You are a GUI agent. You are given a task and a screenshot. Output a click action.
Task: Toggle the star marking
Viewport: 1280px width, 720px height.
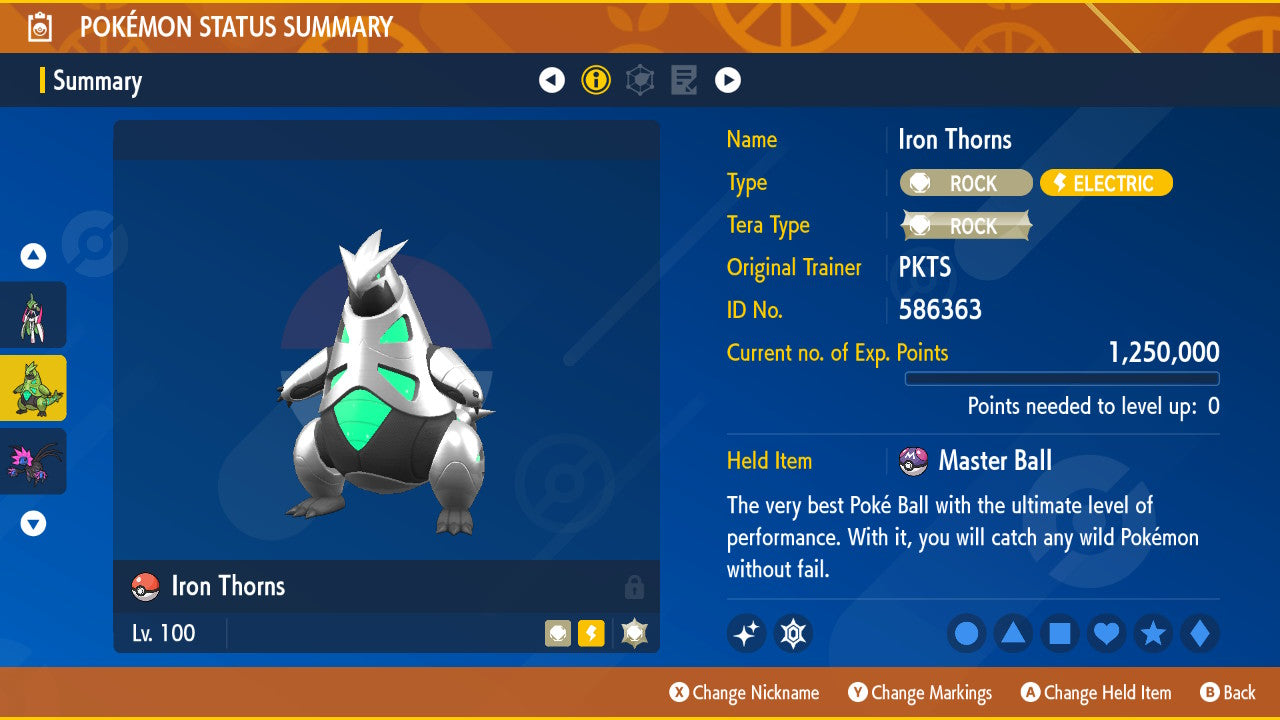click(1153, 633)
